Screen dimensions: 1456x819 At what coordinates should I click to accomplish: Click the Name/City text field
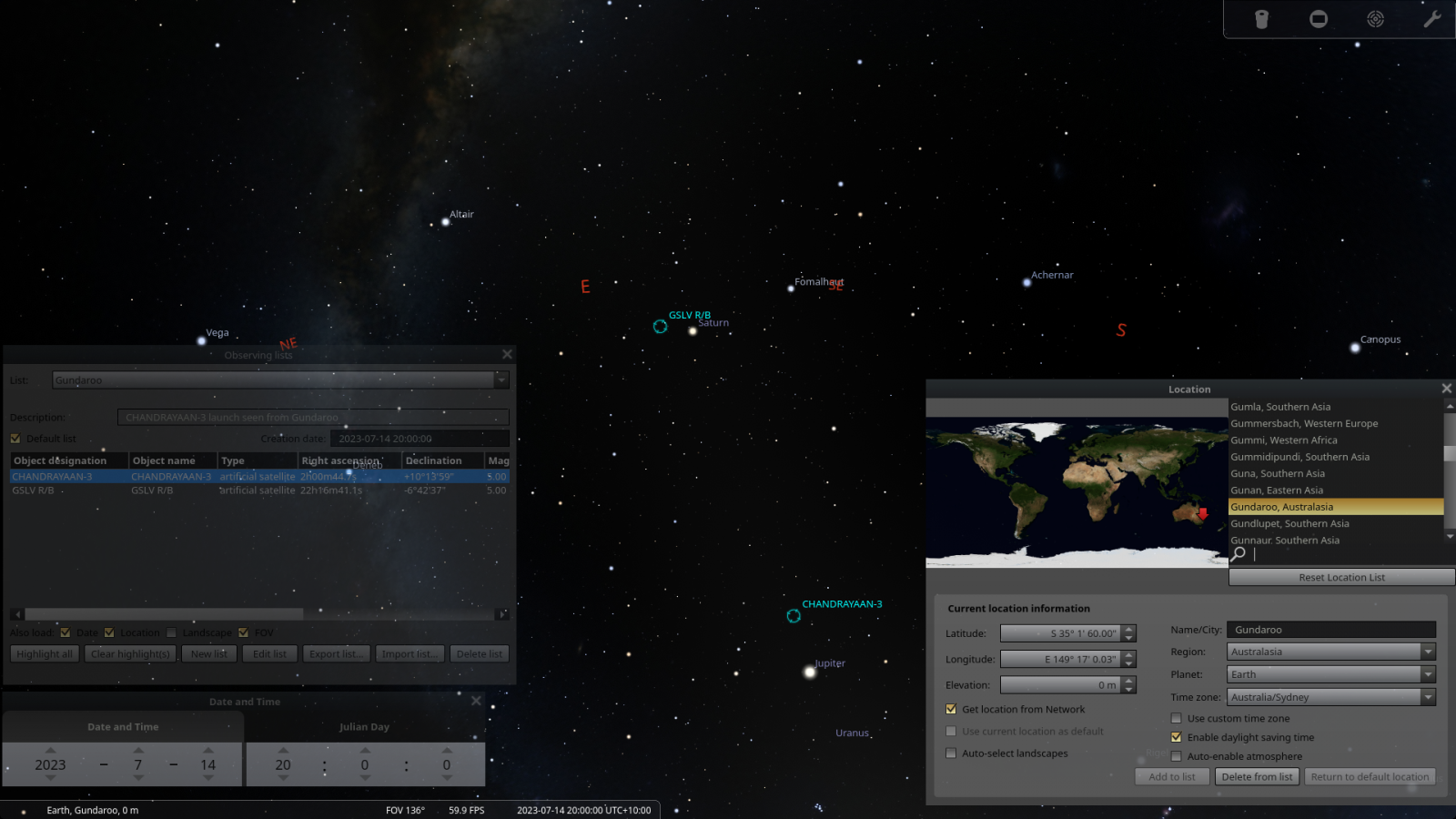click(1330, 630)
